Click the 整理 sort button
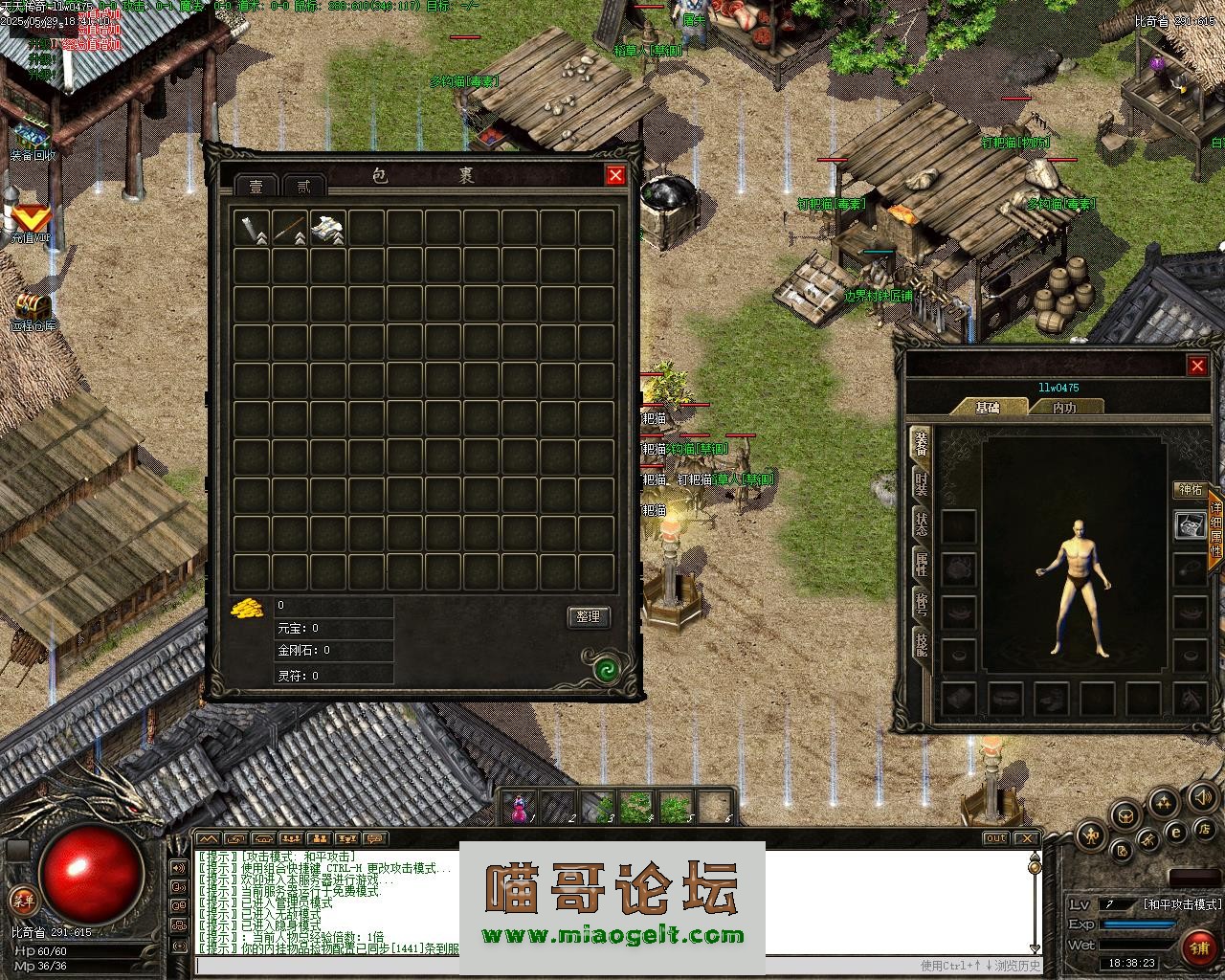 click(x=588, y=617)
